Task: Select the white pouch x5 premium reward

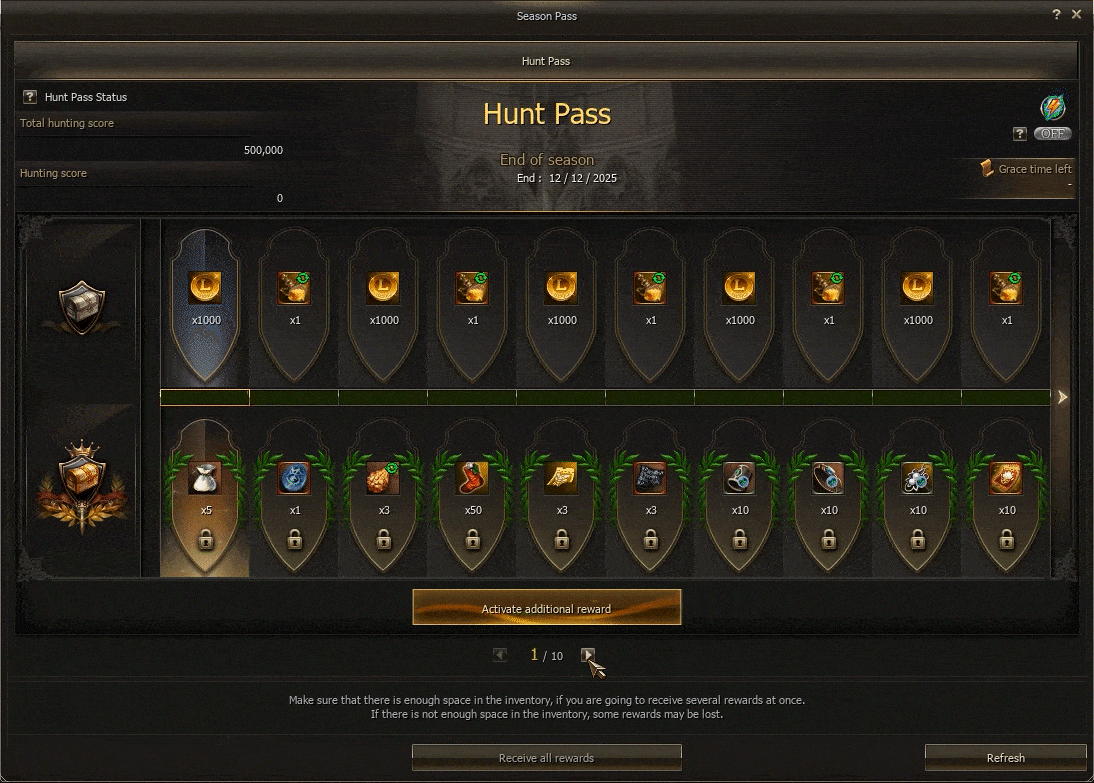Action: (x=205, y=479)
